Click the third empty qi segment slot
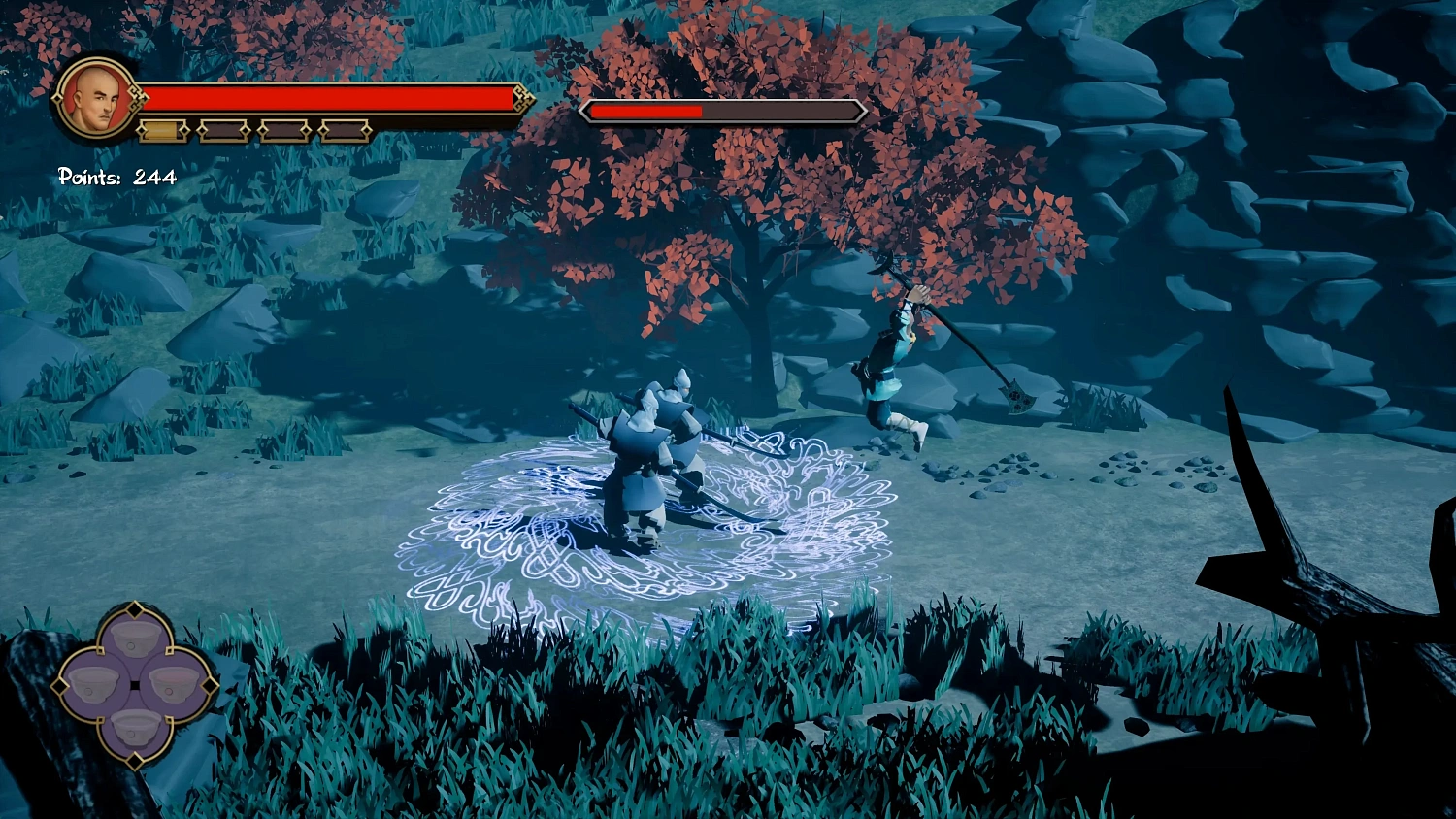The width and height of the screenshot is (1456, 819). 283,130
